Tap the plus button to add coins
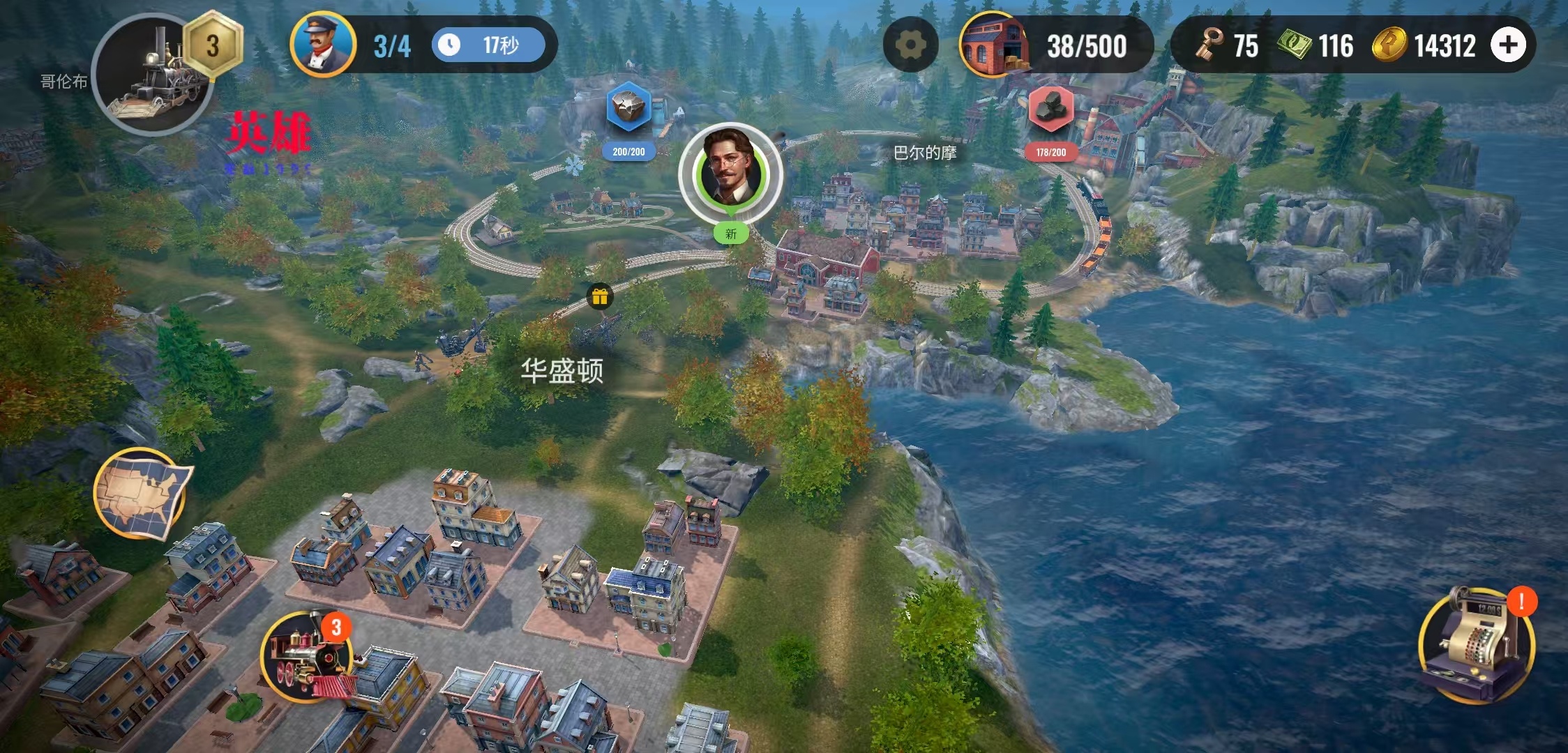 coord(1508,45)
